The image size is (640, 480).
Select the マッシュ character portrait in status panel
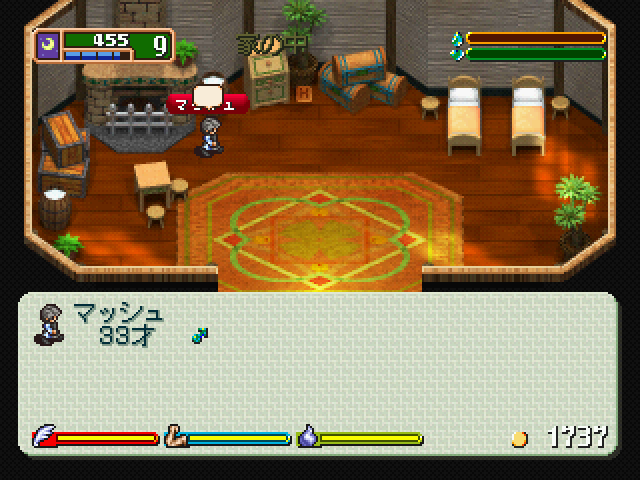click(47, 324)
